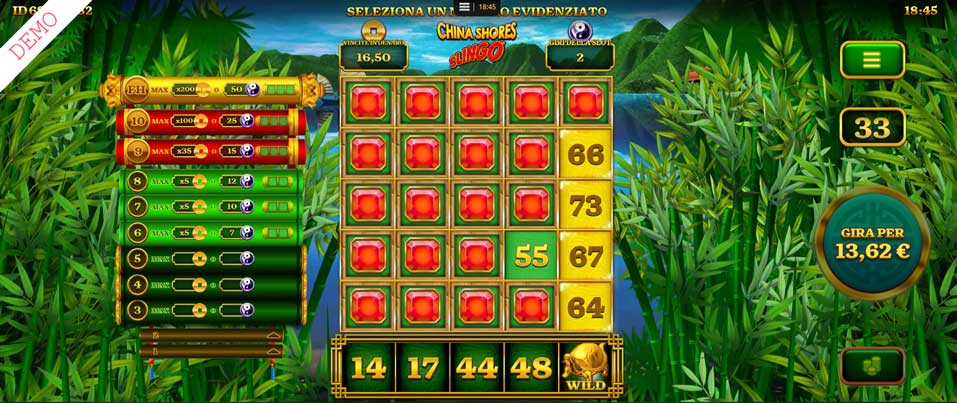Select reel number 48

click(x=531, y=367)
